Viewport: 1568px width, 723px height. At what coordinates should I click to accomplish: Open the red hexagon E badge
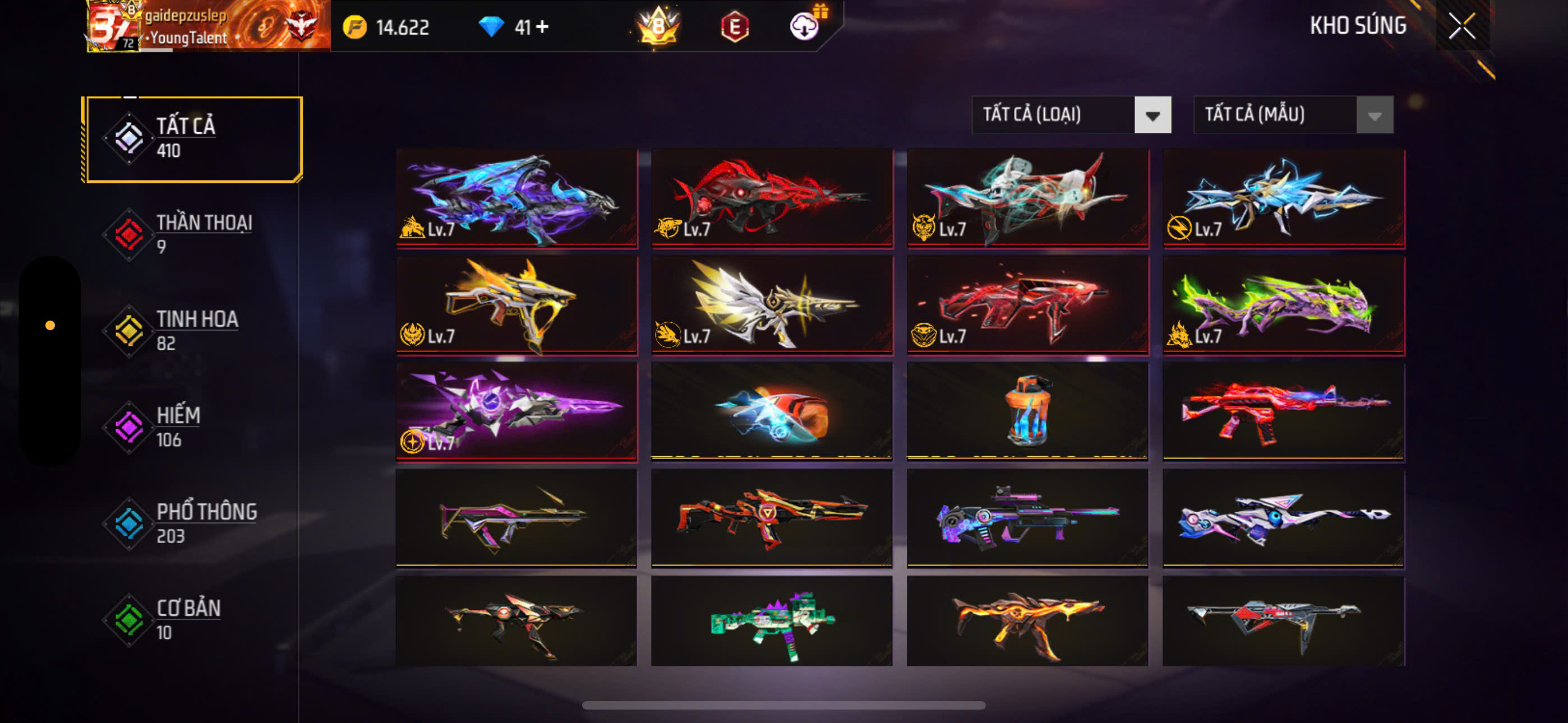coord(735,26)
